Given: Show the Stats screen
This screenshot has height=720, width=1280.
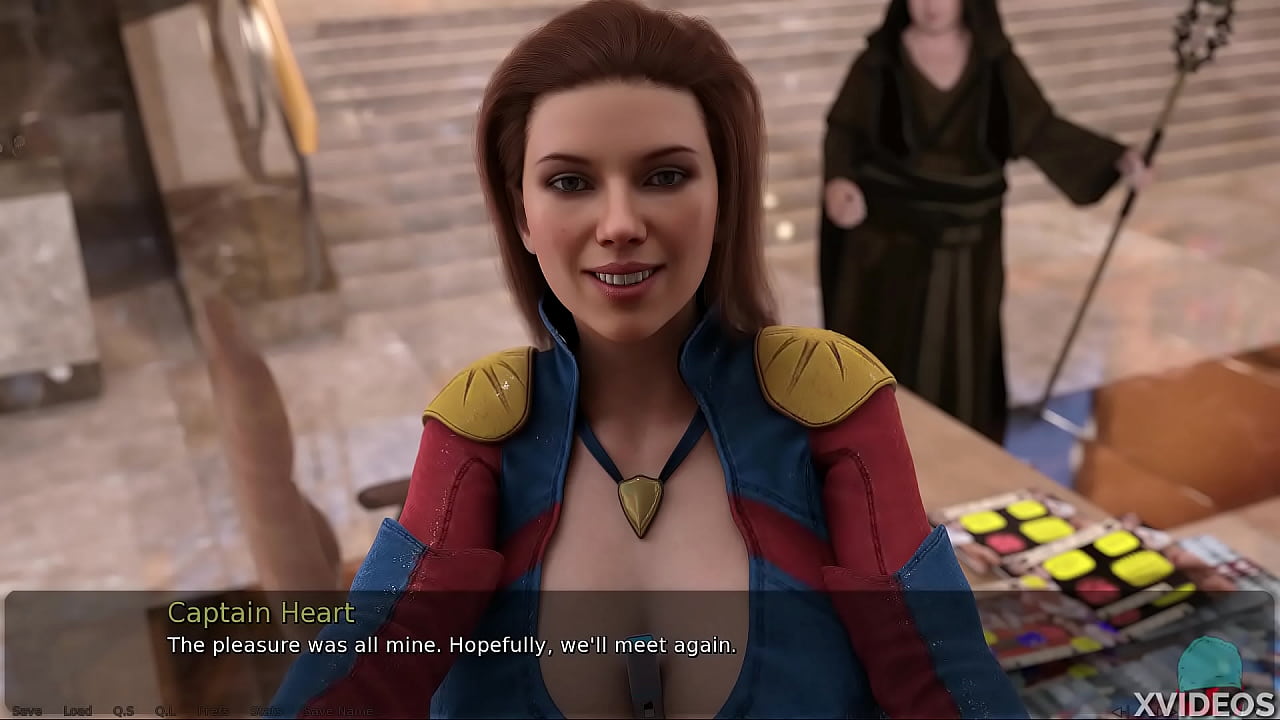Looking at the screenshot, I should point(266,711).
